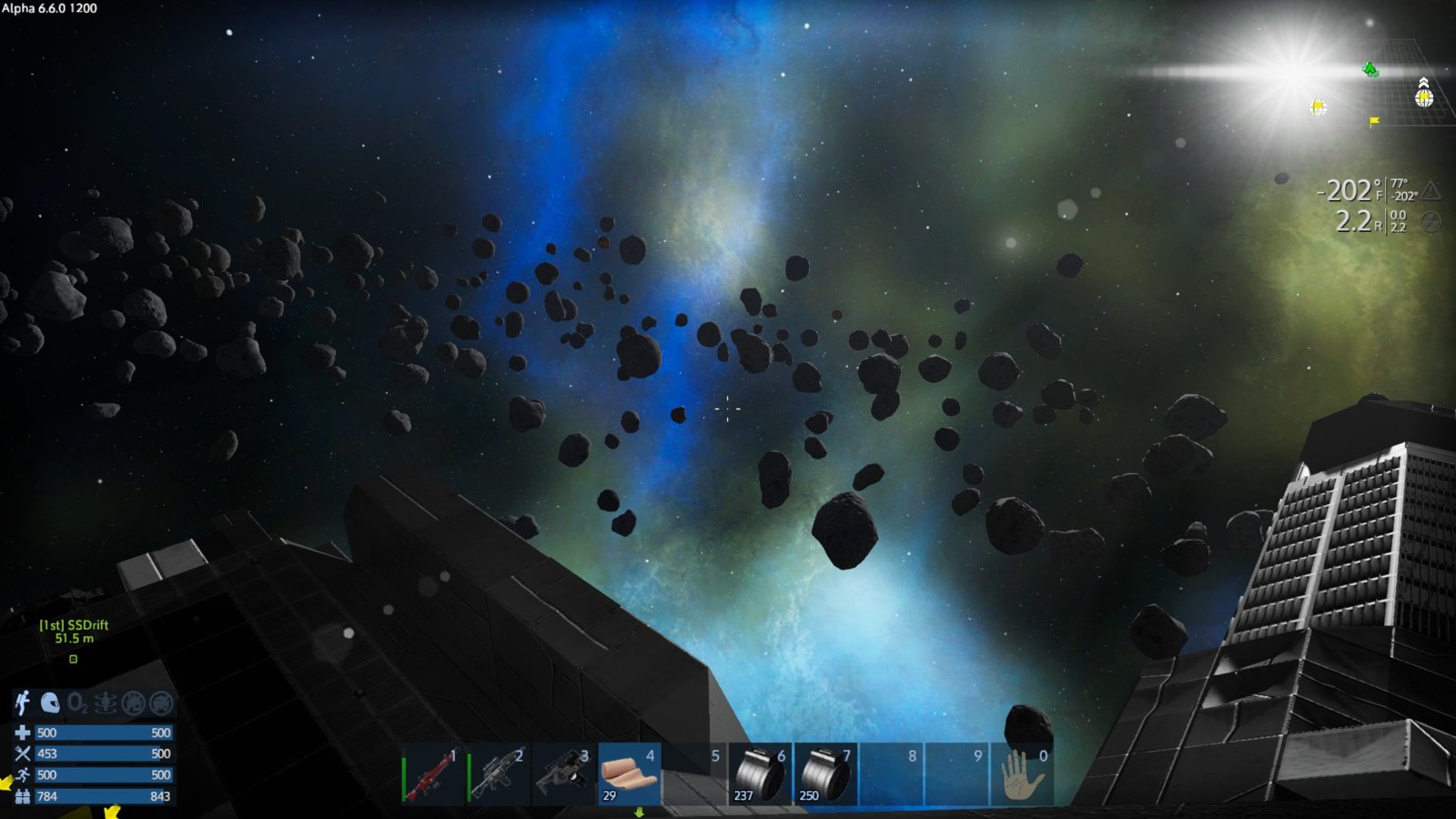Click the SSDrift waypoint marker
Image resolution: width=1456 pixels, height=819 pixels.
click(x=74, y=659)
